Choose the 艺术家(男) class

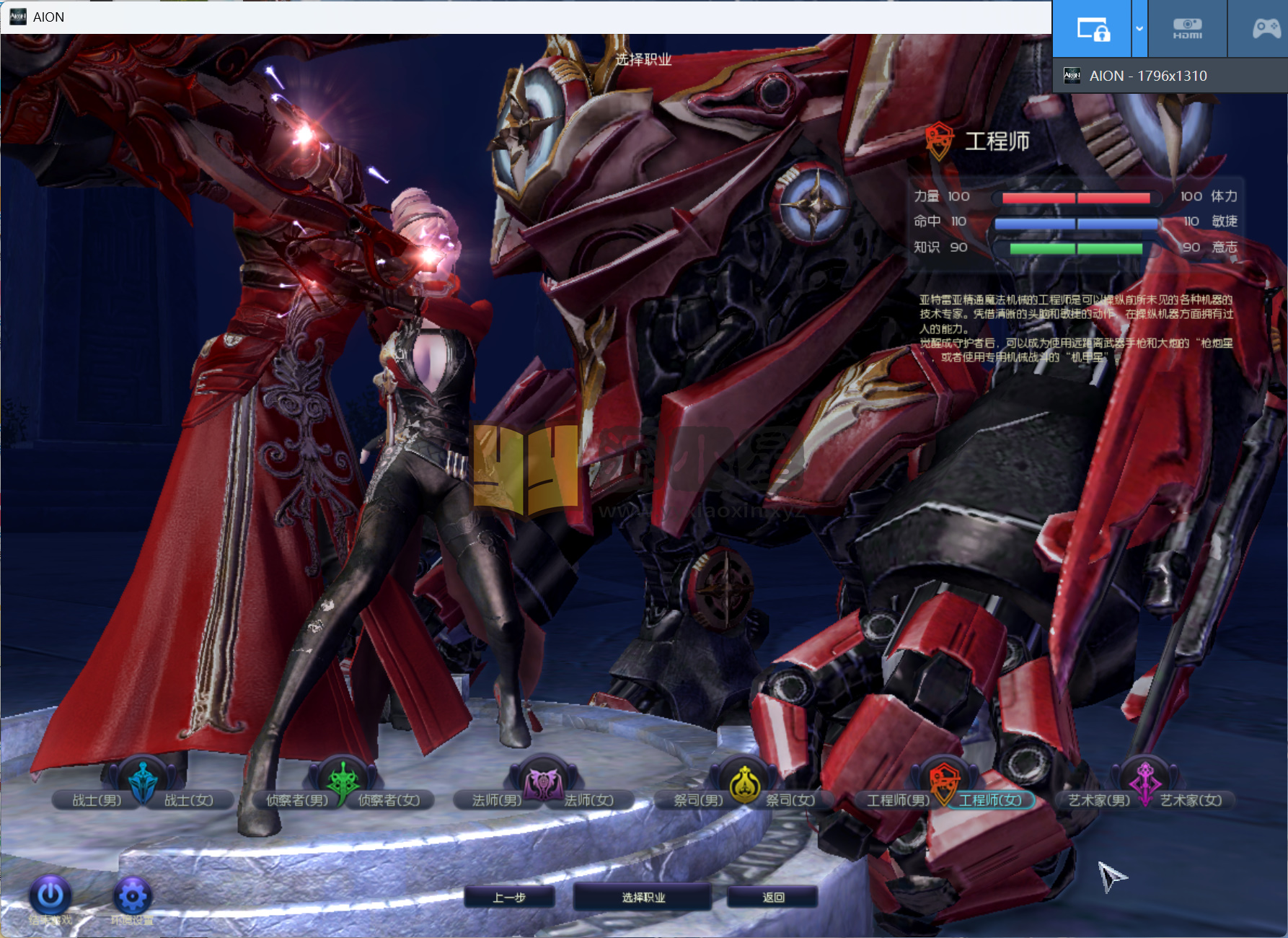pos(1098,800)
